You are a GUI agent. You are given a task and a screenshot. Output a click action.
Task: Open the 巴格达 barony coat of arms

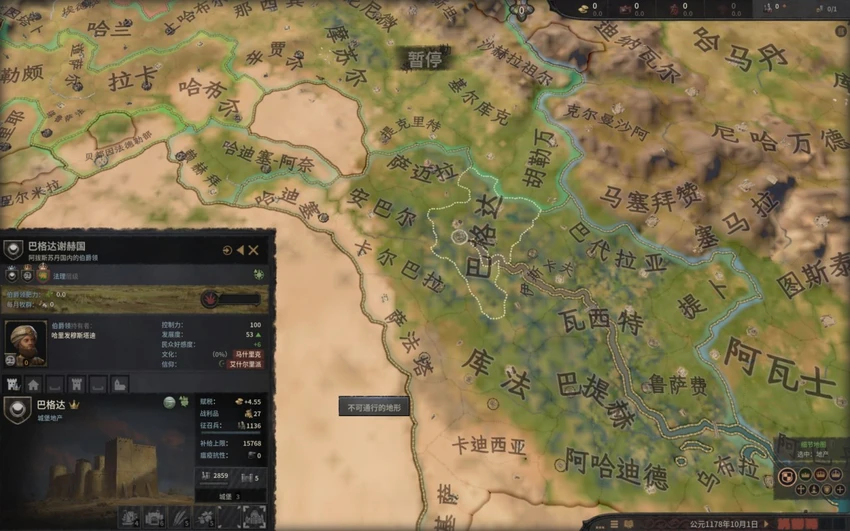[x=17, y=409]
